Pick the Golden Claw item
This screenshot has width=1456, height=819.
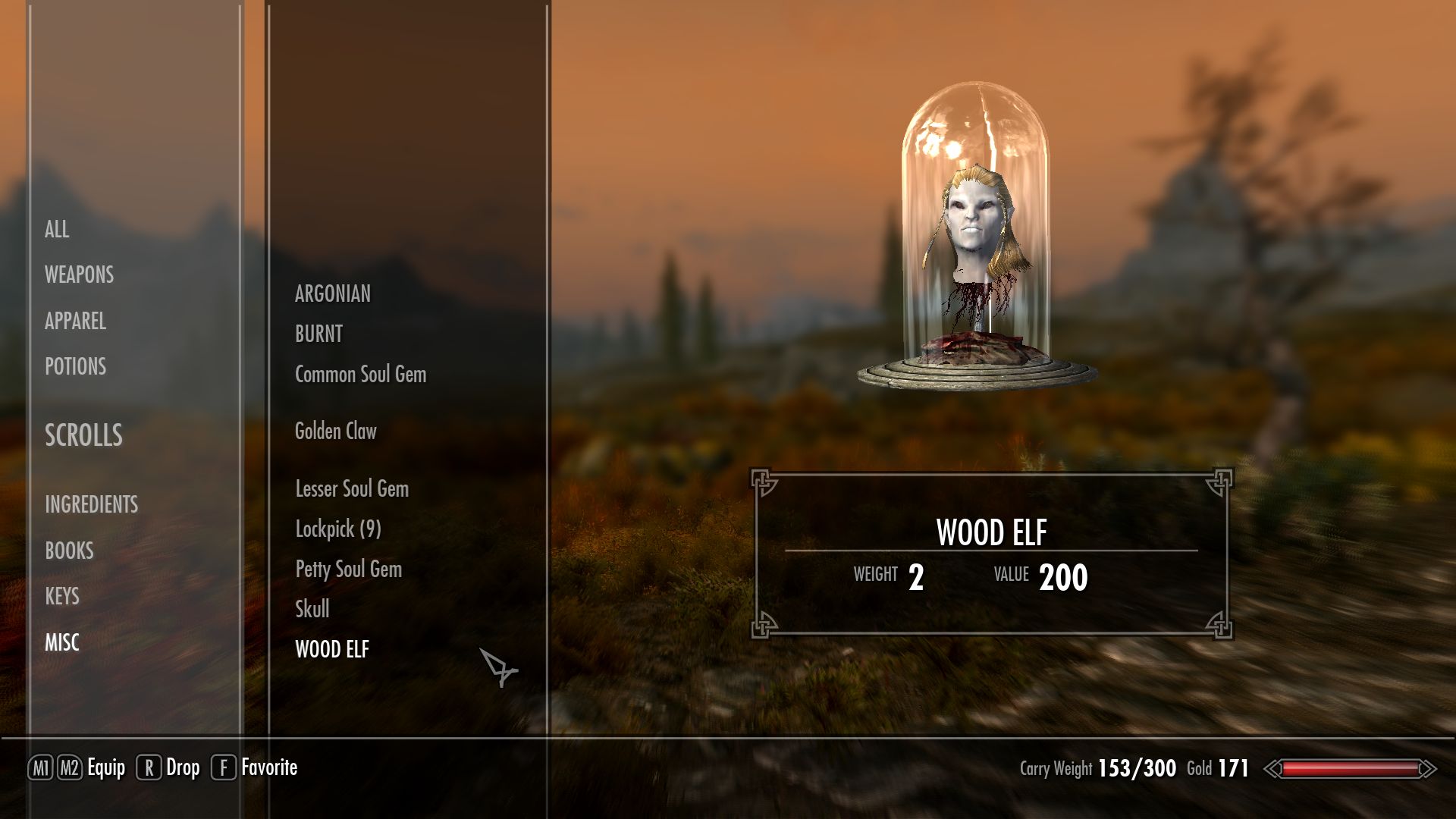pos(335,431)
